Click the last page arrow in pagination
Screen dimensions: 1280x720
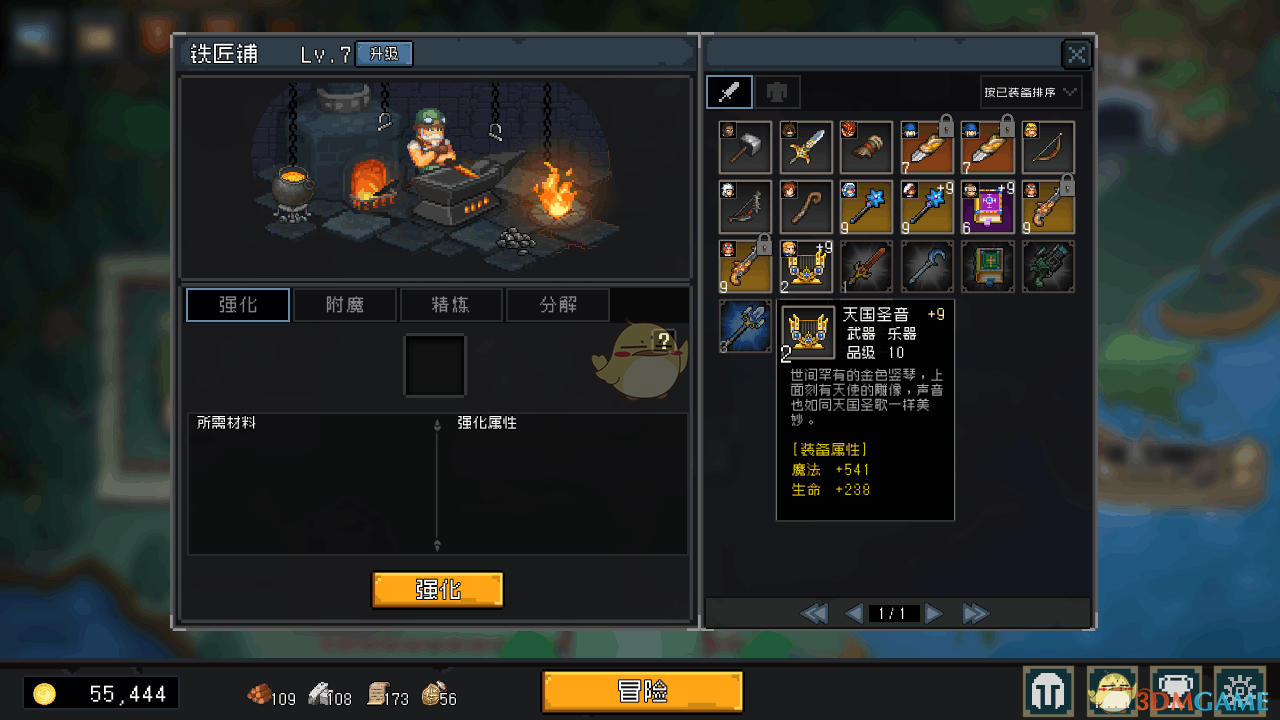point(975,613)
